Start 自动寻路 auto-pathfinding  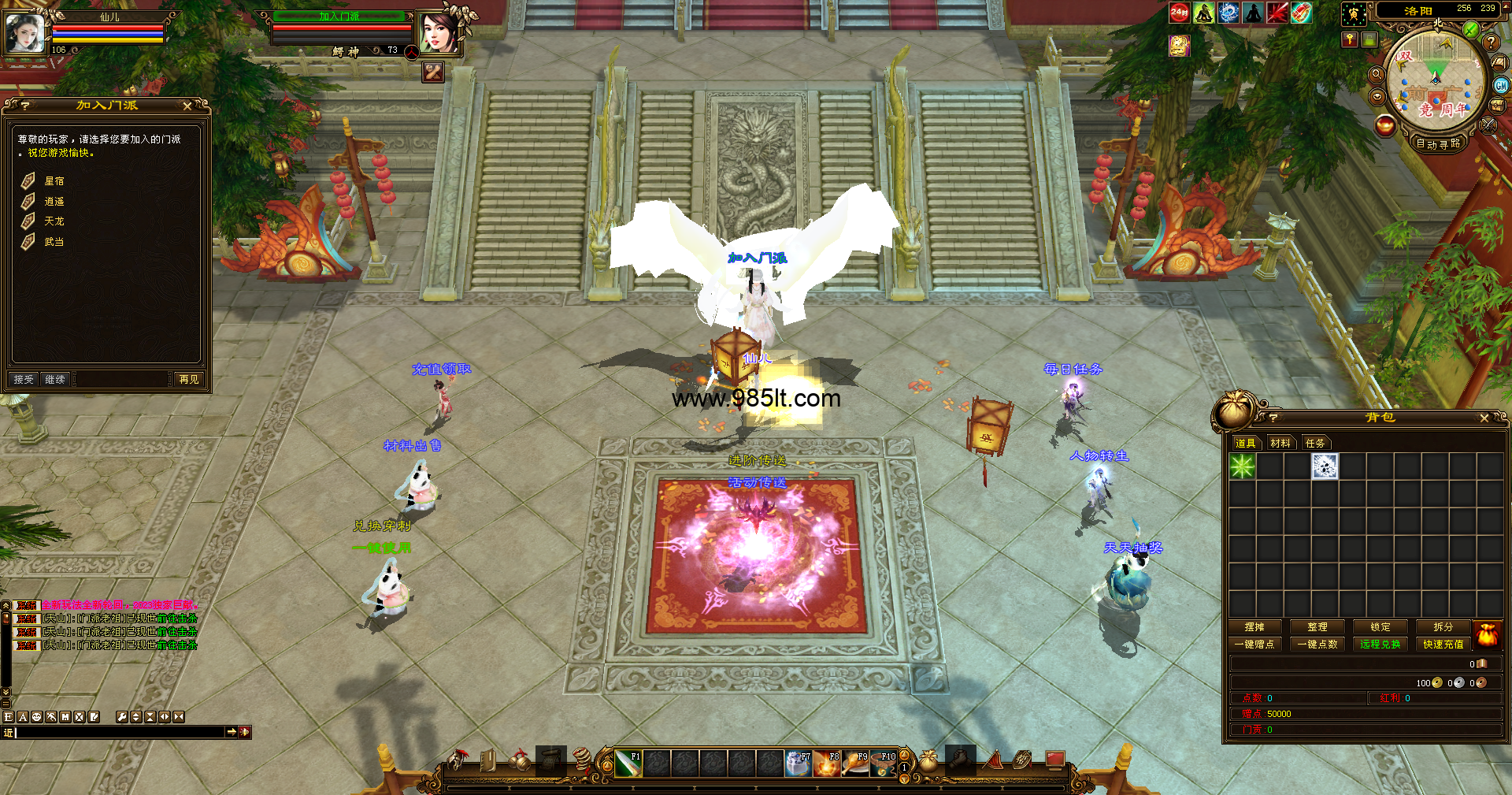click(1438, 143)
